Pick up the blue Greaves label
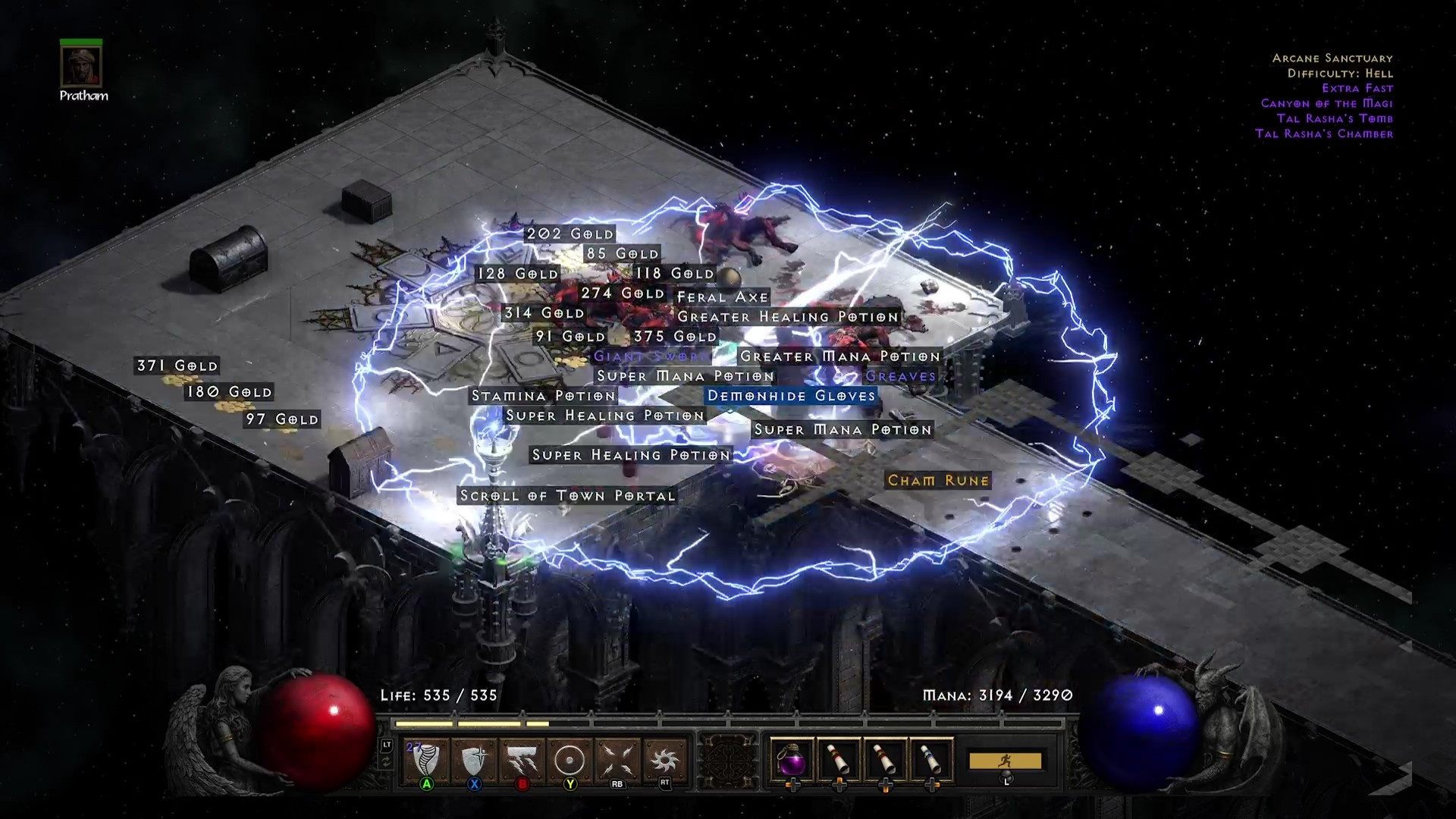This screenshot has height=819, width=1456. tap(900, 376)
